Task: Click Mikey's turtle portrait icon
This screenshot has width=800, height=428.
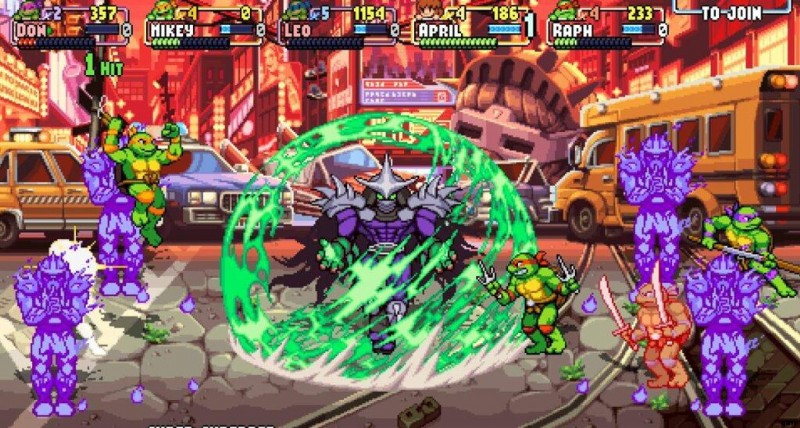Action: click(162, 12)
